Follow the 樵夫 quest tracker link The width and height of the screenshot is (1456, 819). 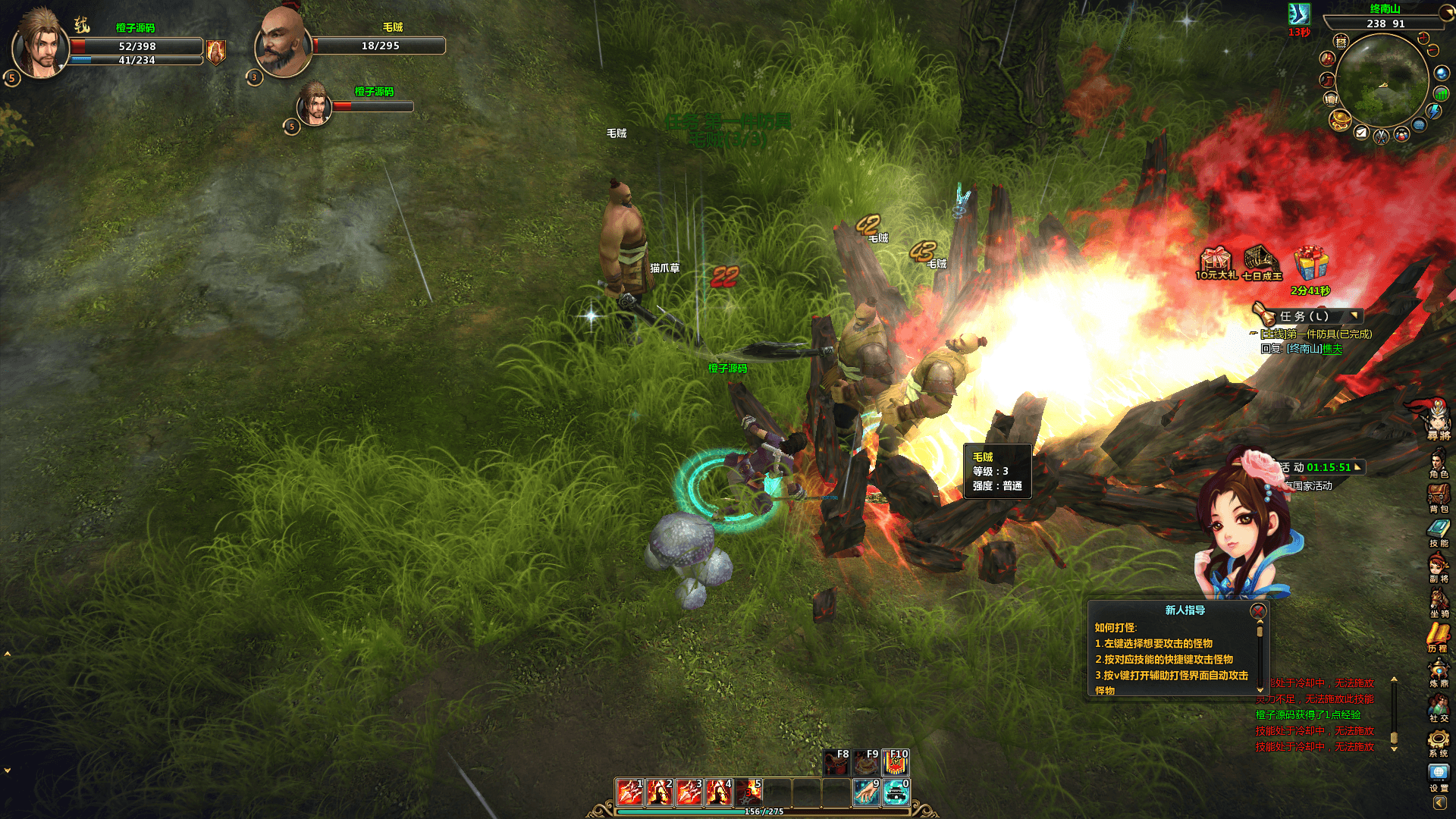[x=1332, y=349]
